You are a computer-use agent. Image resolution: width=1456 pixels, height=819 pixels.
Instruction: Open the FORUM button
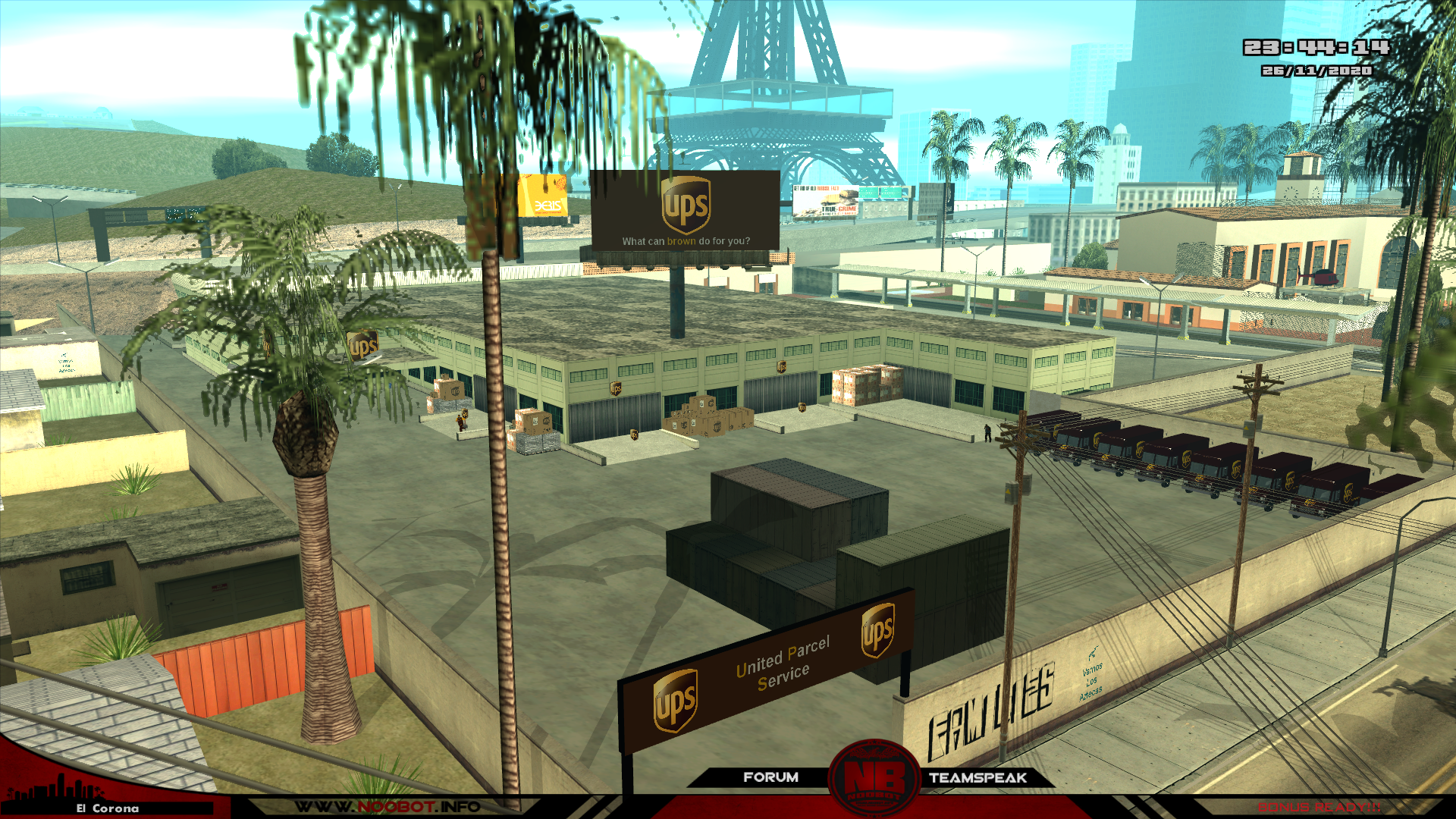pyautogui.click(x=770, y=777)
